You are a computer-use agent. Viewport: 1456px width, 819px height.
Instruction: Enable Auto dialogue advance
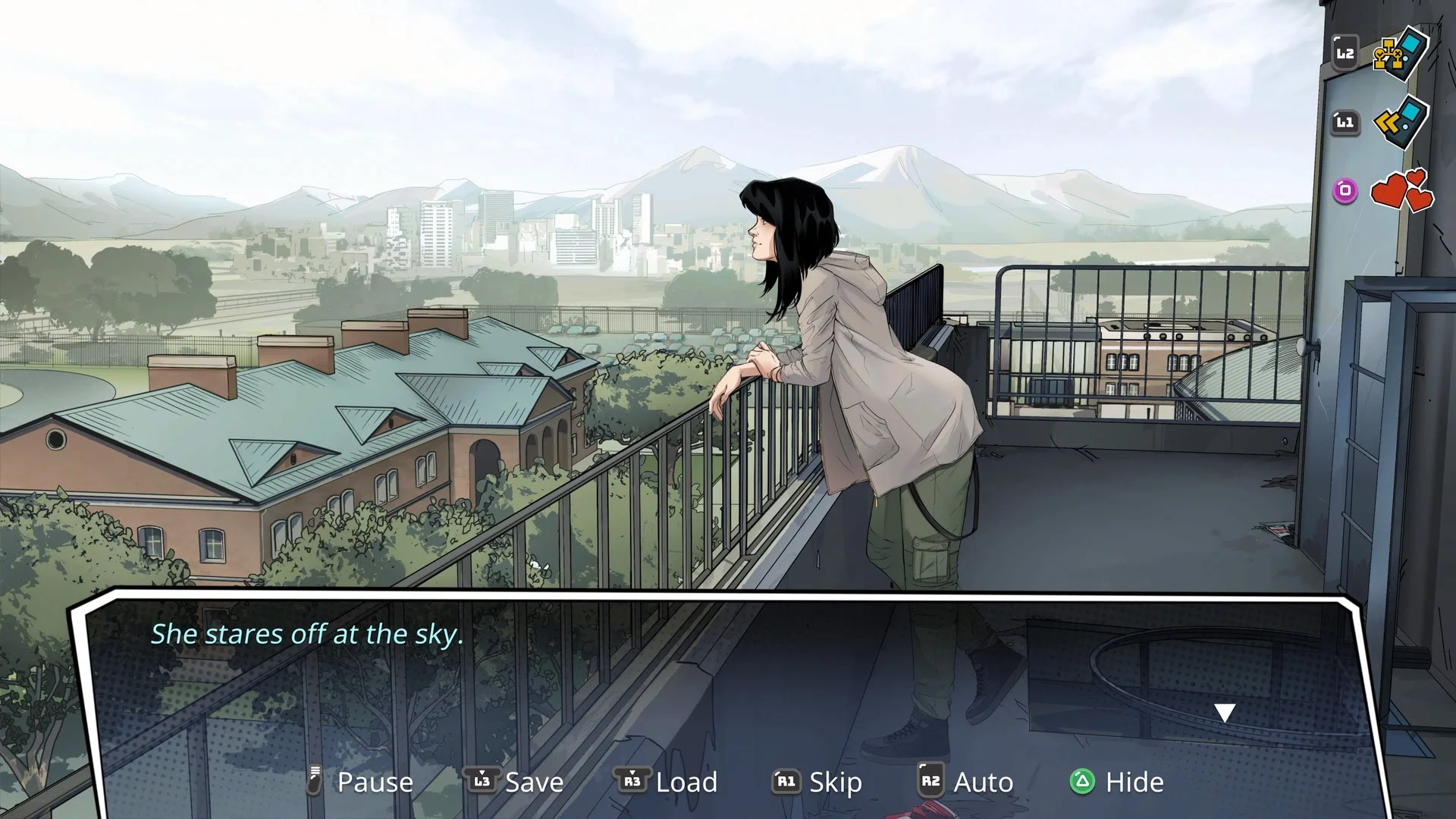[x=965, y=782]
